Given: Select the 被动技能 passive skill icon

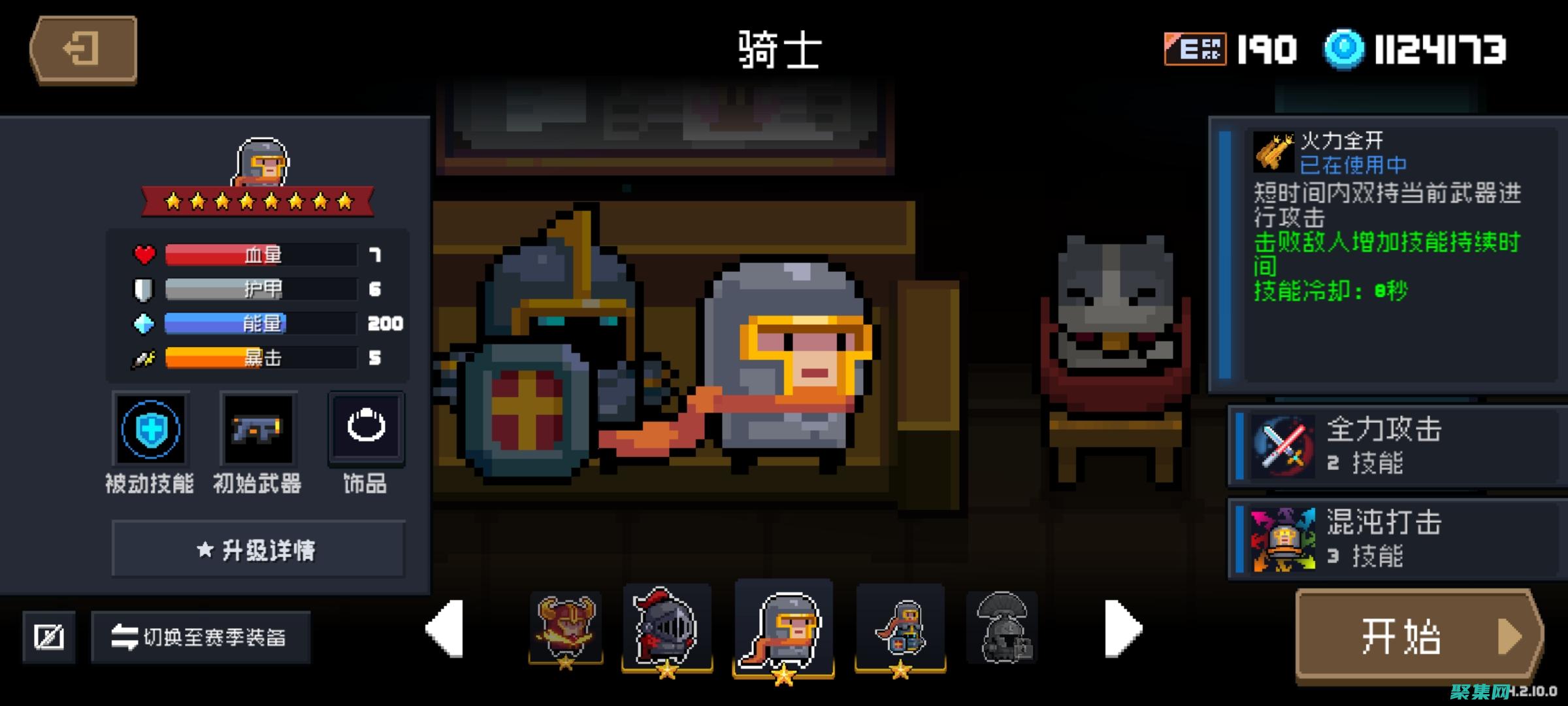Looking at the screenshot, I should (x=150, y=429).
